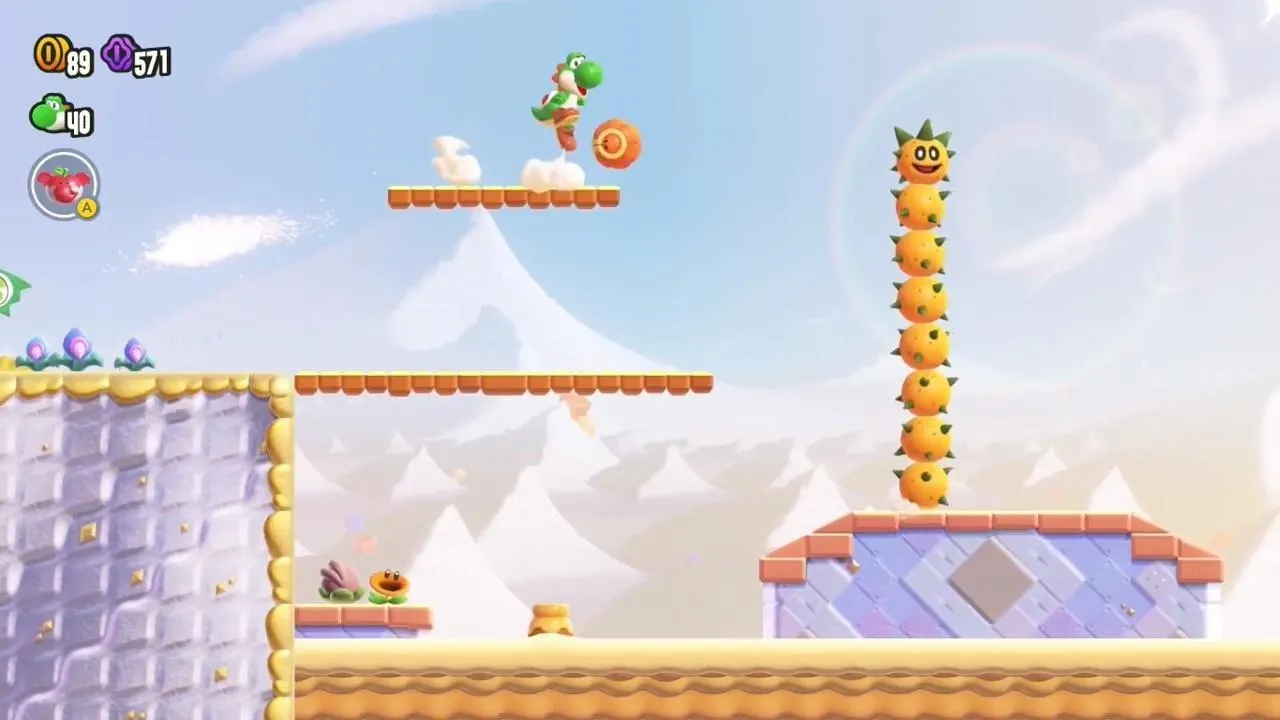Select the stored Elephant Fruit power-up bubble

[x=64, y=184]
